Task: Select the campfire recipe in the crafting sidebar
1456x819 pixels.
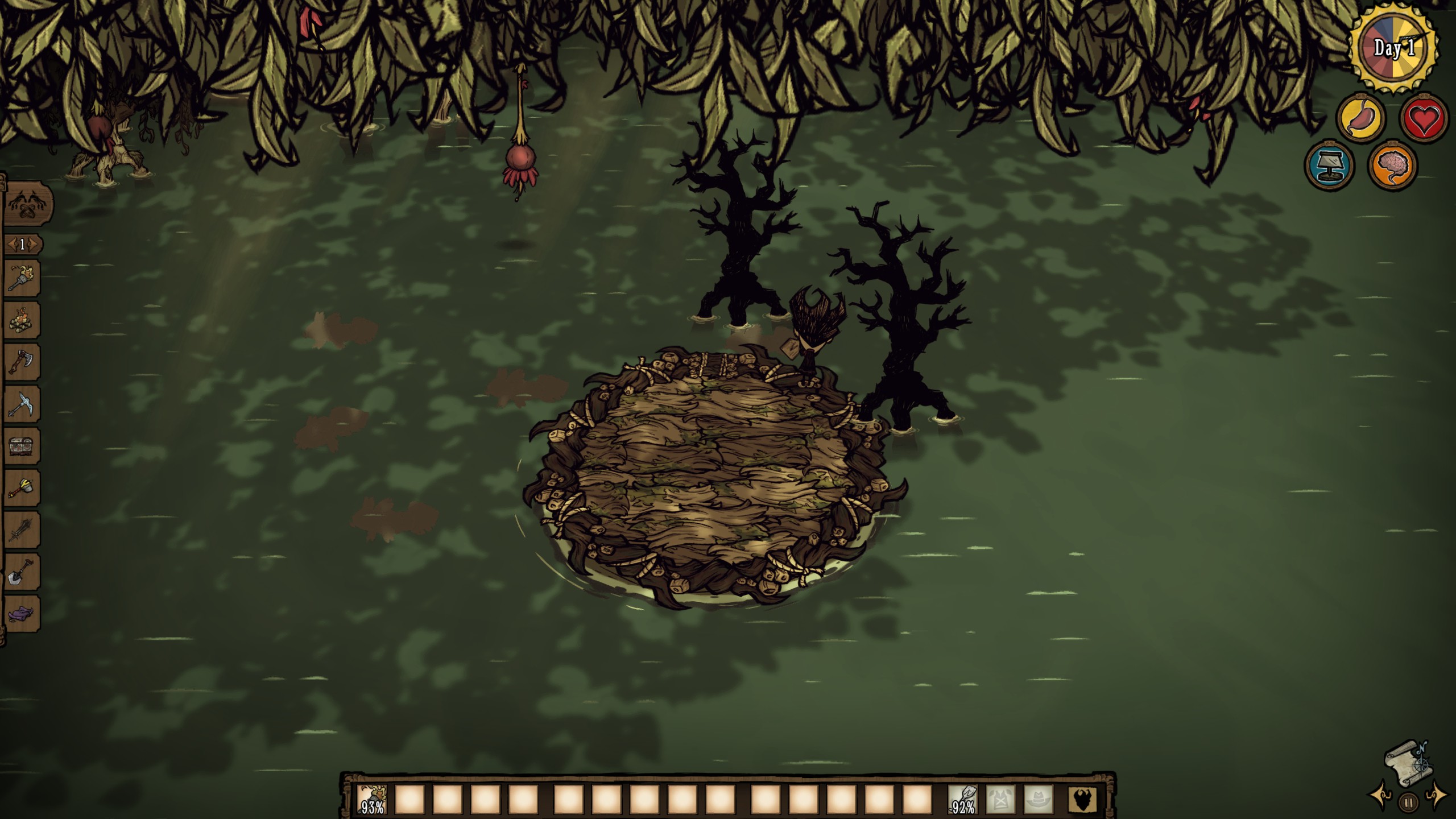Action: tap(21, 320)
